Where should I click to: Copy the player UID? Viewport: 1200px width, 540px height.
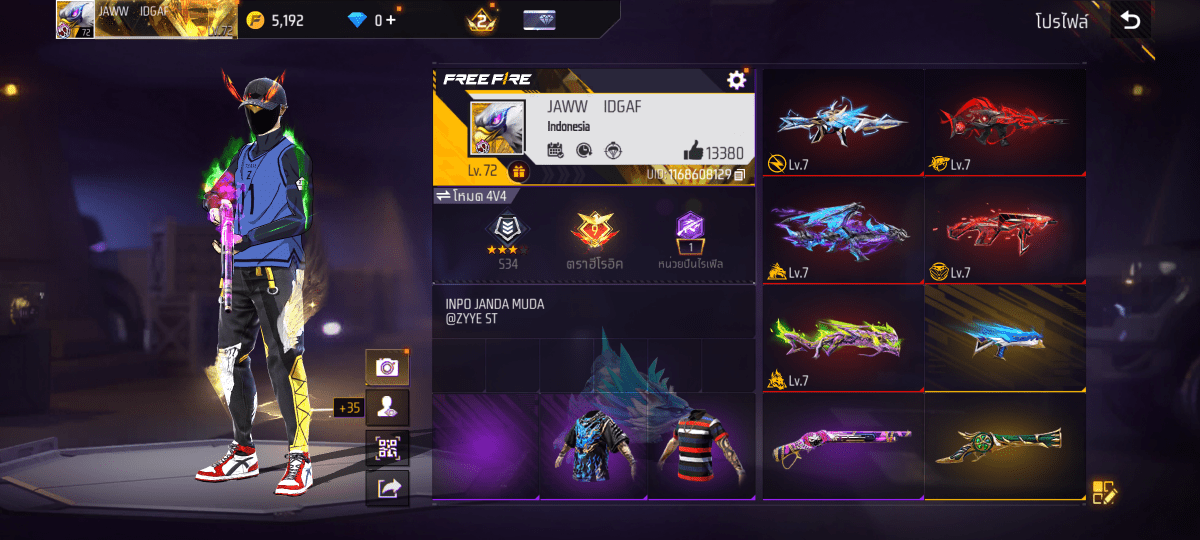click(740, 175)
